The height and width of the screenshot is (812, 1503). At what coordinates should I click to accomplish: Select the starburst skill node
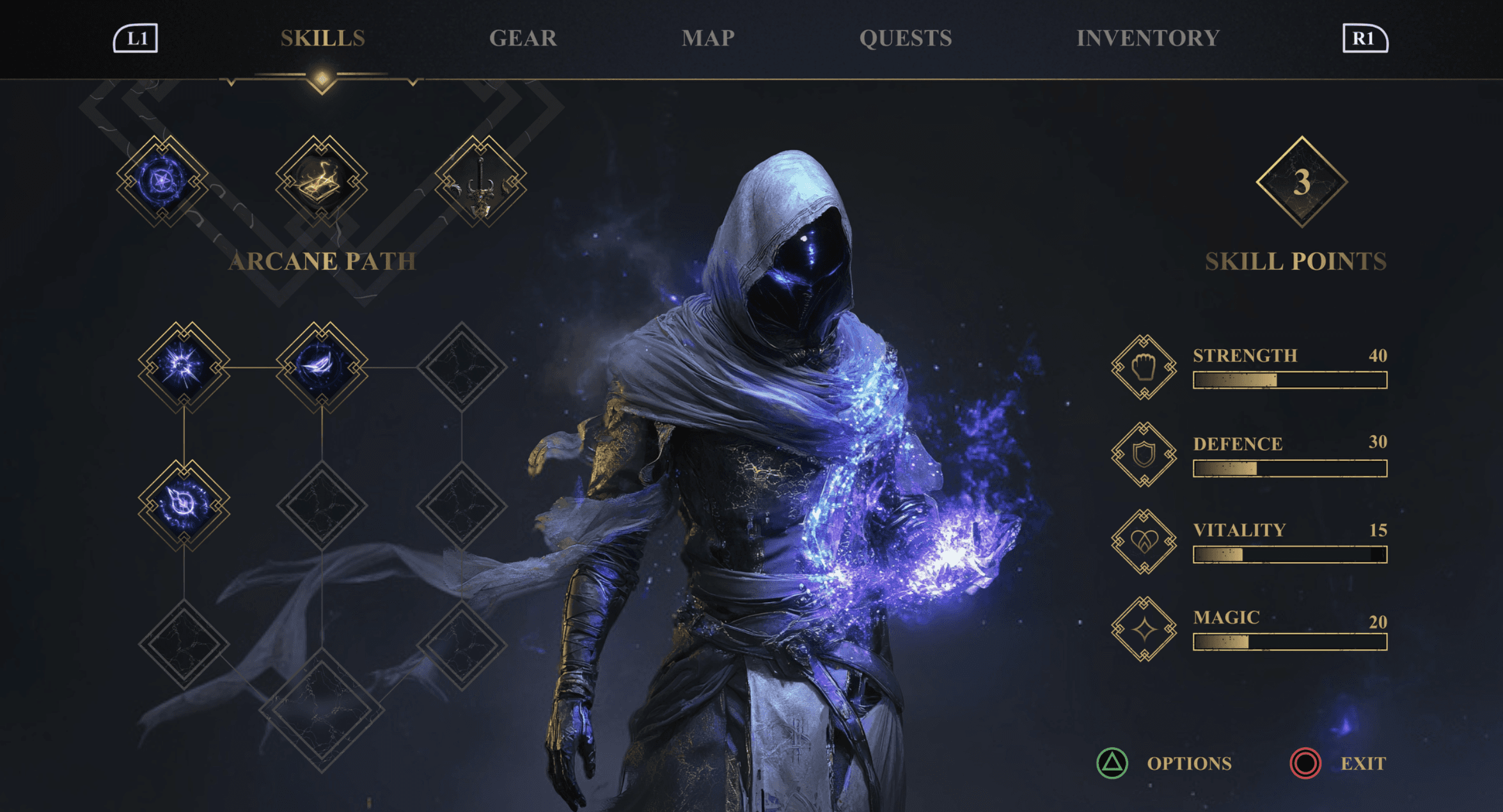coord(184,367)
